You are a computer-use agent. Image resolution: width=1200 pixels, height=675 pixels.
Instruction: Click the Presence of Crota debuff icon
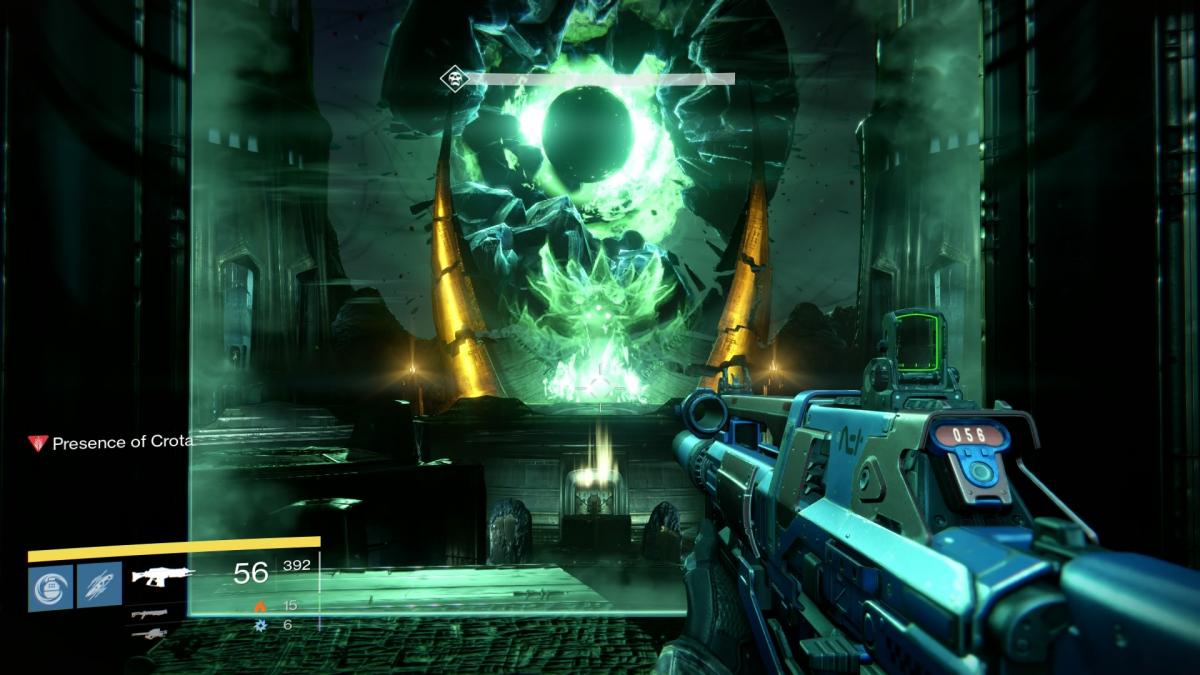click(38, 442)
